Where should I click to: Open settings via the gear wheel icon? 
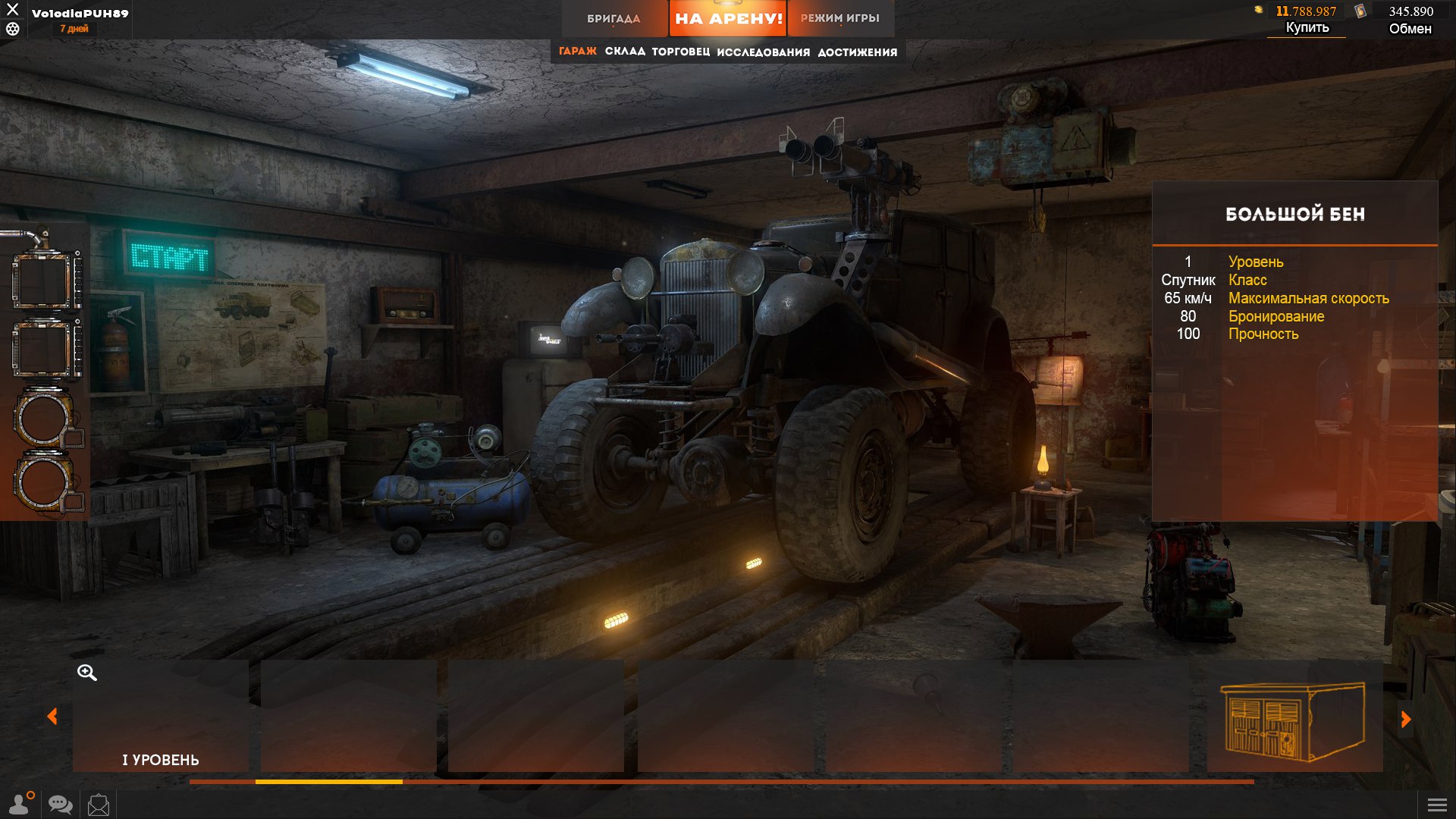(12, 29)
